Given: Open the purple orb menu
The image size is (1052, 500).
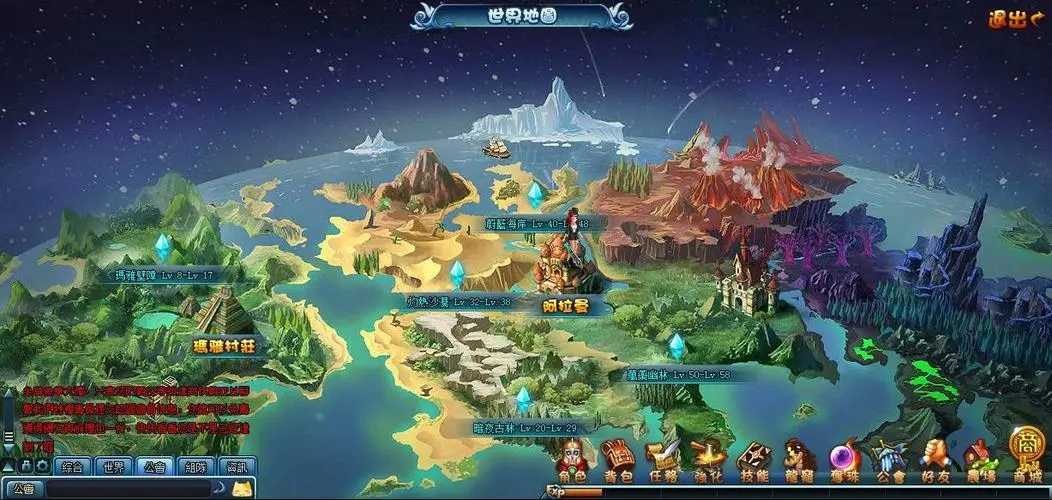Looking at the screenshot, I should point(842,461).
